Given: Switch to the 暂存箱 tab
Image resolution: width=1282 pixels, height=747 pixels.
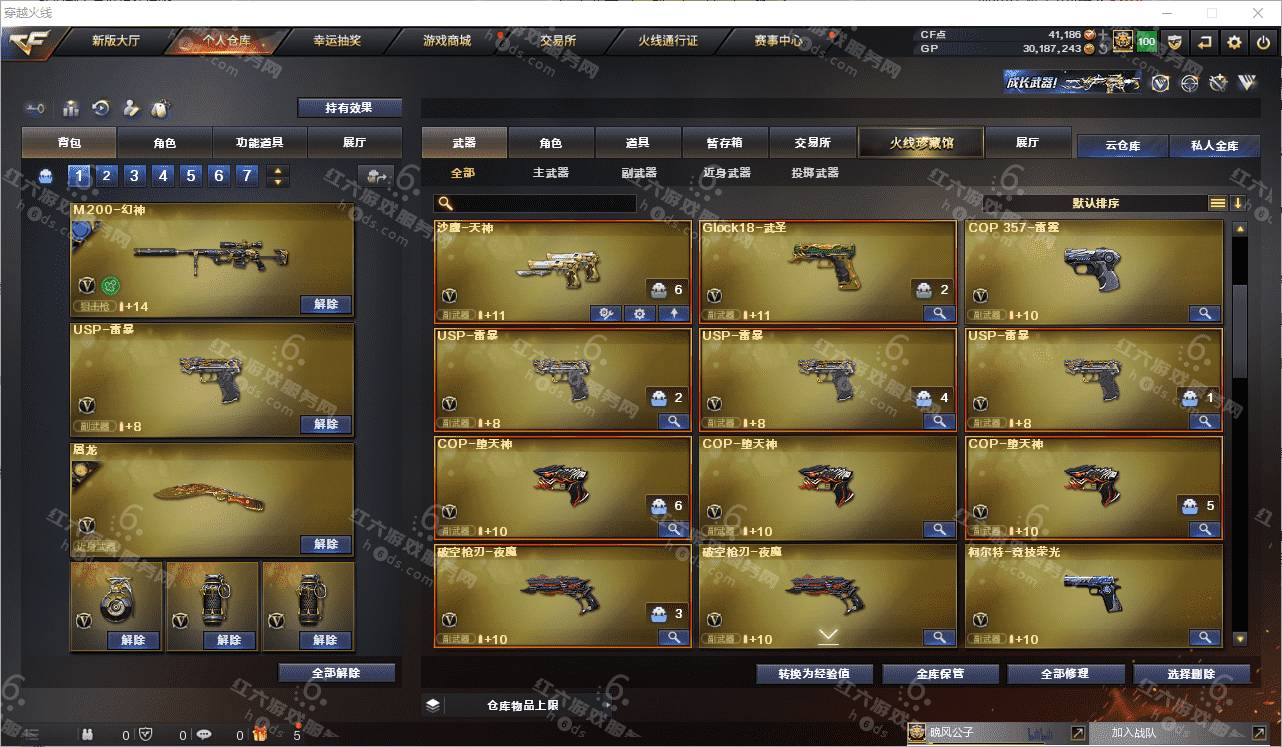Looking at the screenshot, I should point(724,143).
